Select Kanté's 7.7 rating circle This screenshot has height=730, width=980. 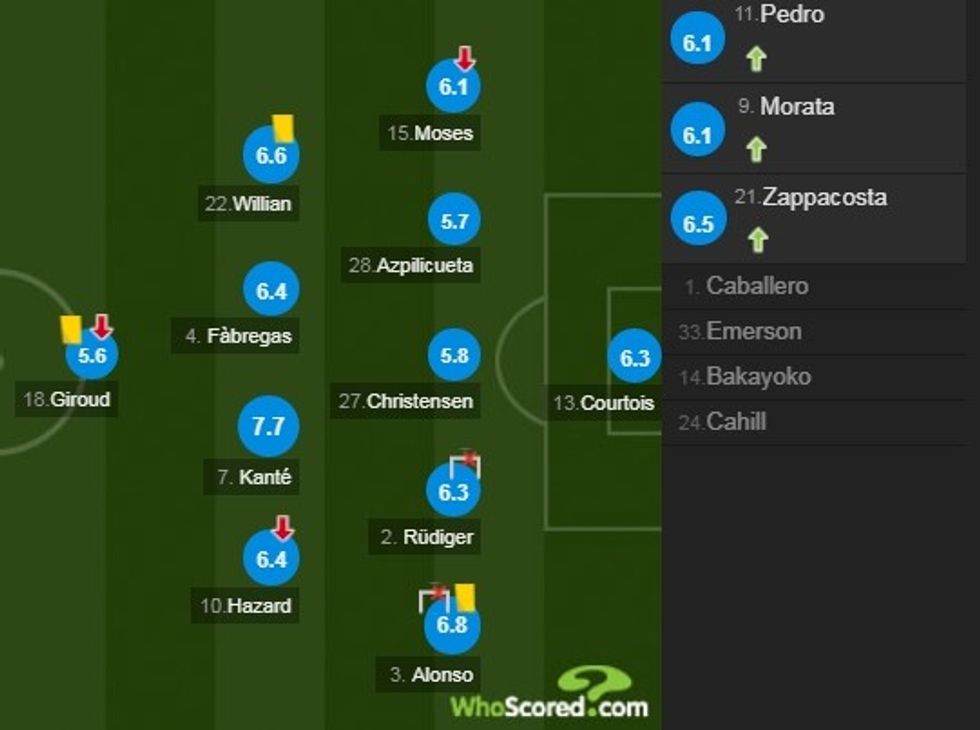pyautogui.click(x=269, y=427)
